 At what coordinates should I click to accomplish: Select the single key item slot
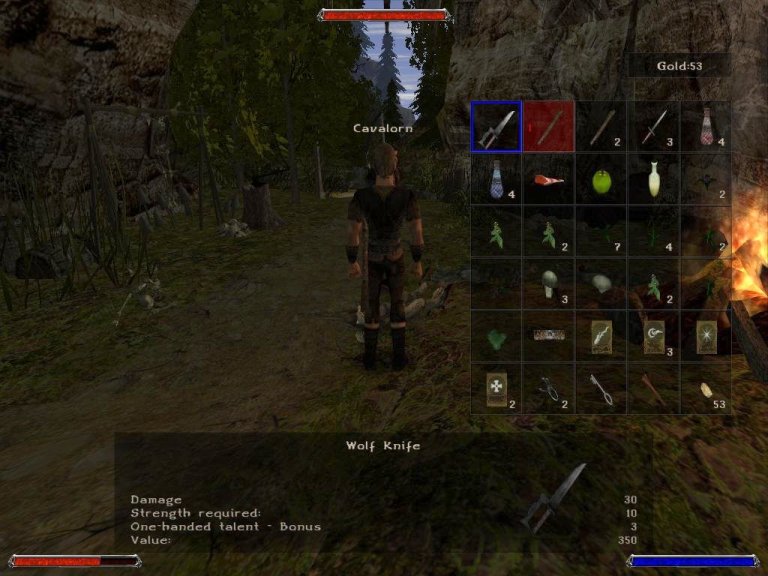point(600,388)
